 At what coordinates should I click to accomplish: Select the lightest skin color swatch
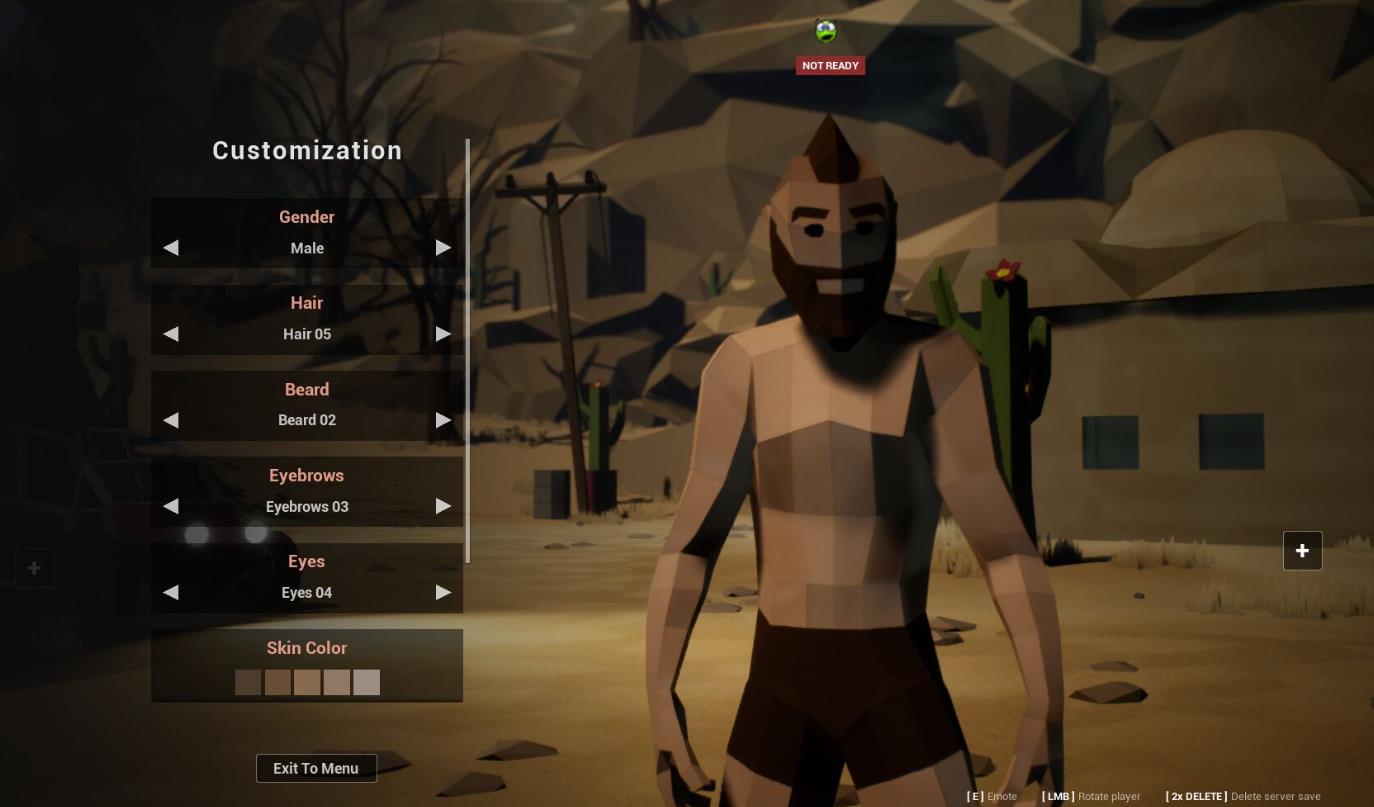click(366, 682)
